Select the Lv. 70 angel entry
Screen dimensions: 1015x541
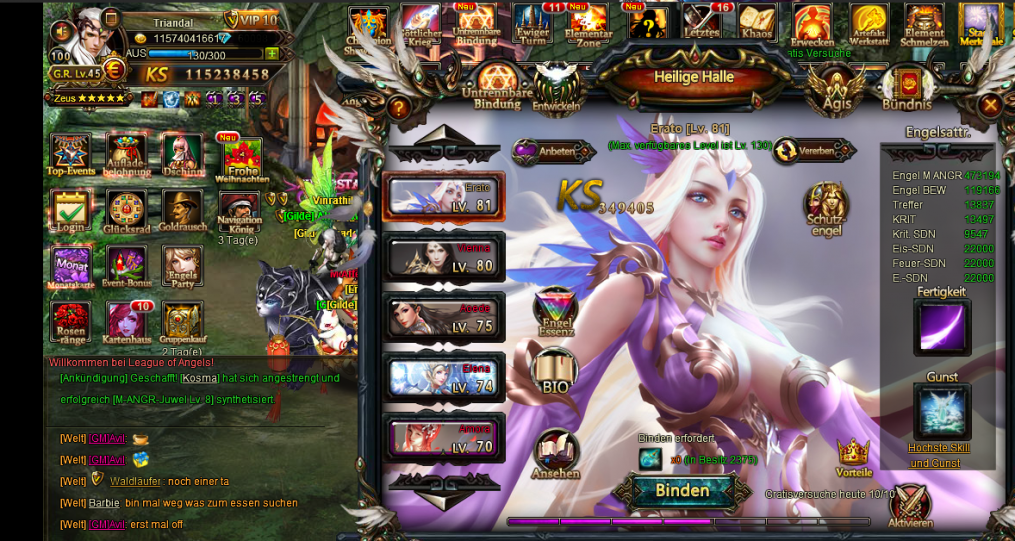[444, 438]
